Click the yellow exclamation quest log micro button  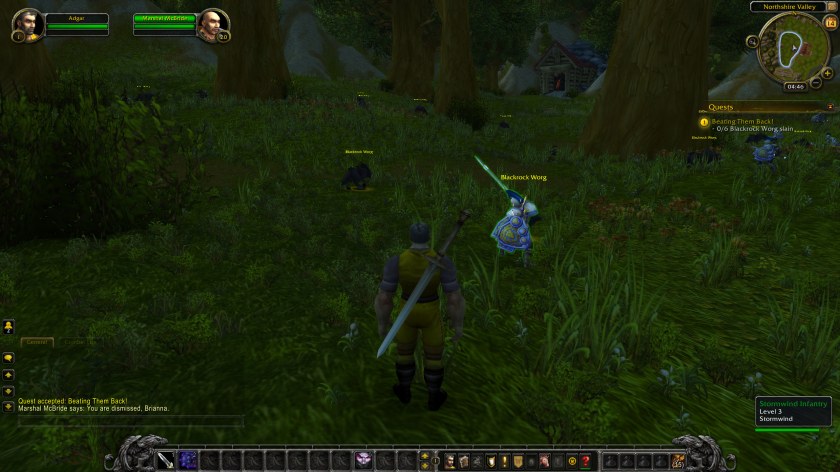pos(504,461)
